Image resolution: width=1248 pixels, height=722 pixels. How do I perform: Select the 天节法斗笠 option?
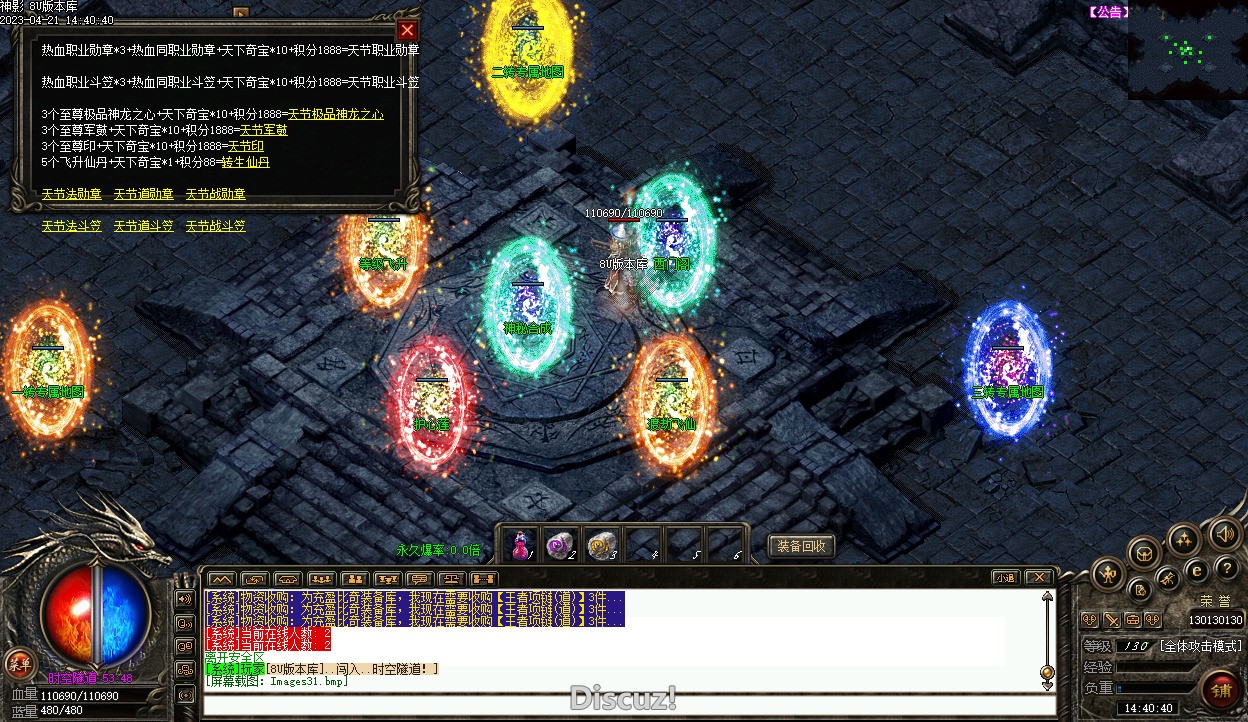(x=71, y=227)
